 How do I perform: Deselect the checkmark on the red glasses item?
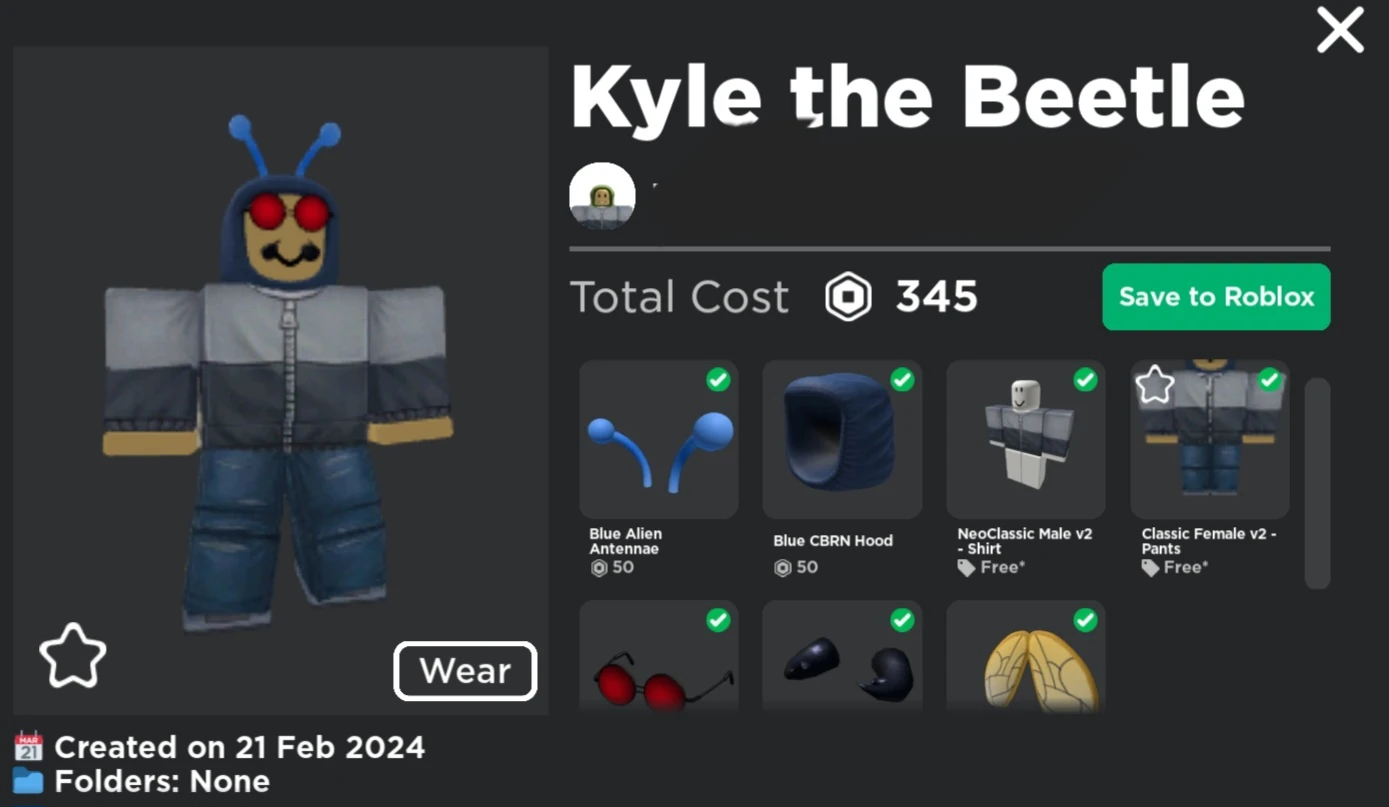point(718,620)
